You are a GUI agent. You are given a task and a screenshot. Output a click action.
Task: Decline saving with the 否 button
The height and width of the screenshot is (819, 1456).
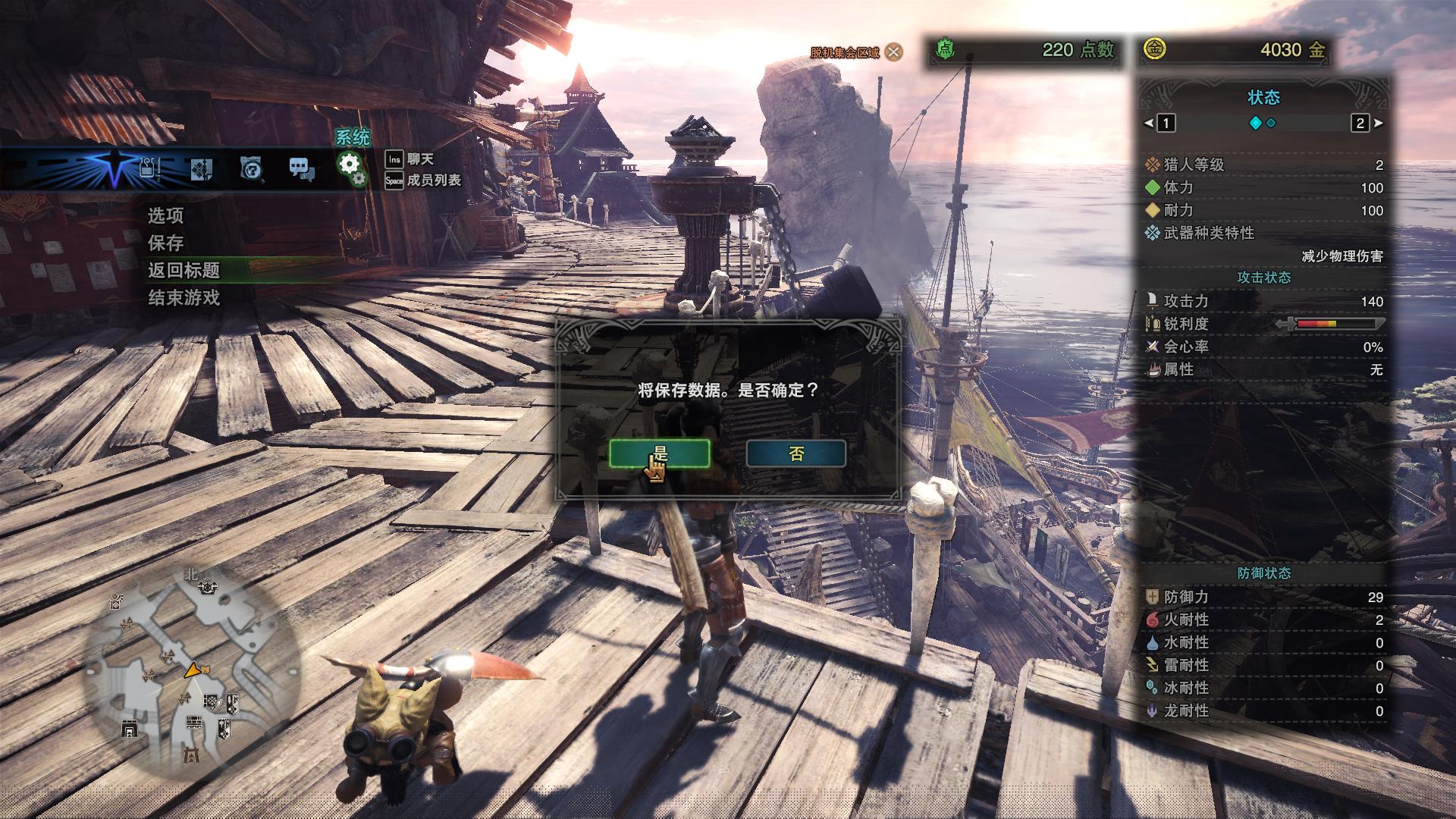click(795, 453)
